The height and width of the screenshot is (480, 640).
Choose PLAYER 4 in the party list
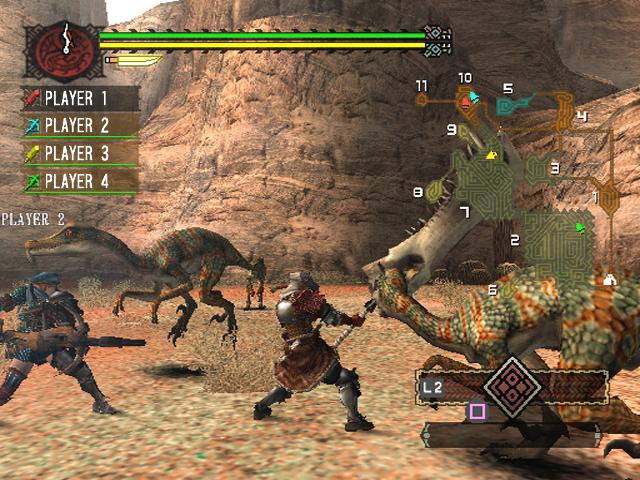(78, 181)
